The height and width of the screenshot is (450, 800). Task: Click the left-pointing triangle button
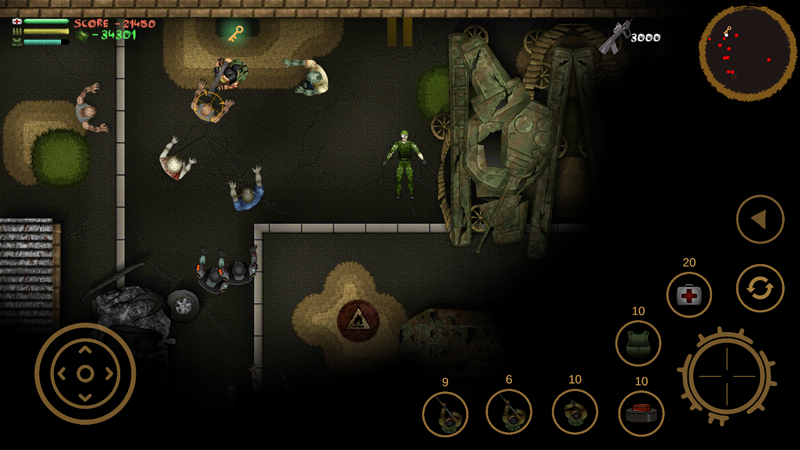(760, 219)
